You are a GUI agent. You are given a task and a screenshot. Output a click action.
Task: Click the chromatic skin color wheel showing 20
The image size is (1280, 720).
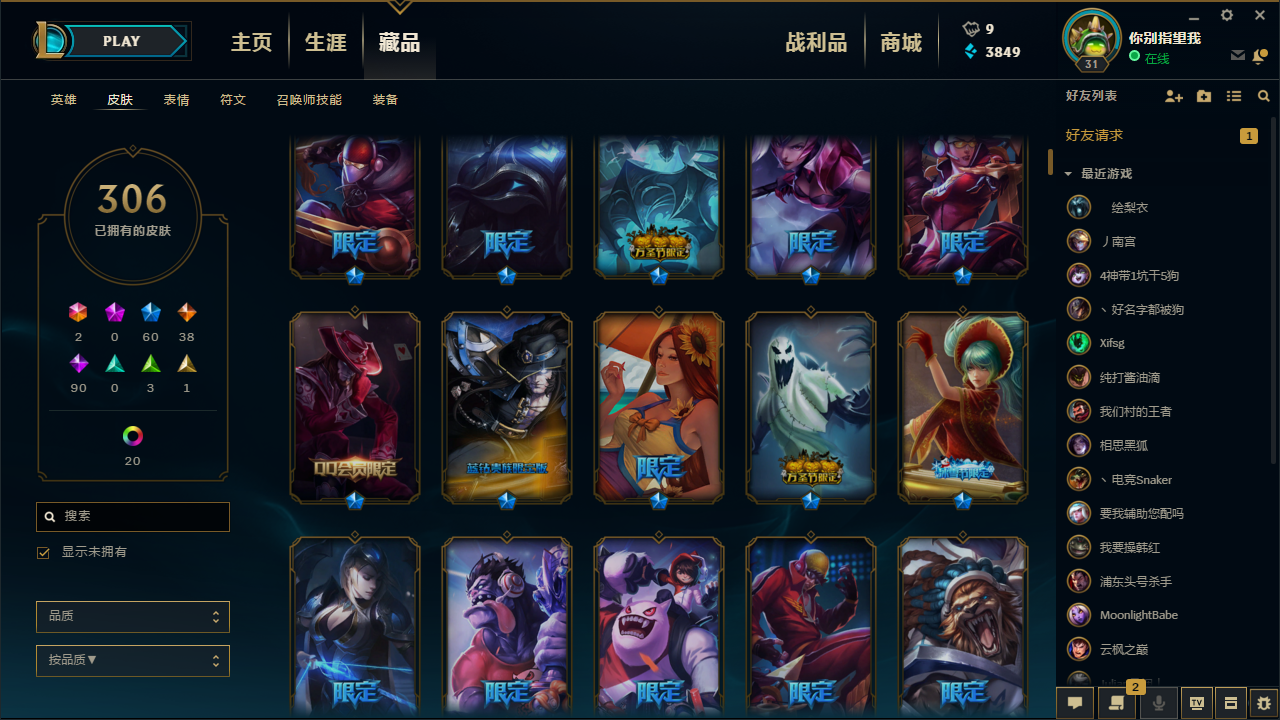(133, 435)
